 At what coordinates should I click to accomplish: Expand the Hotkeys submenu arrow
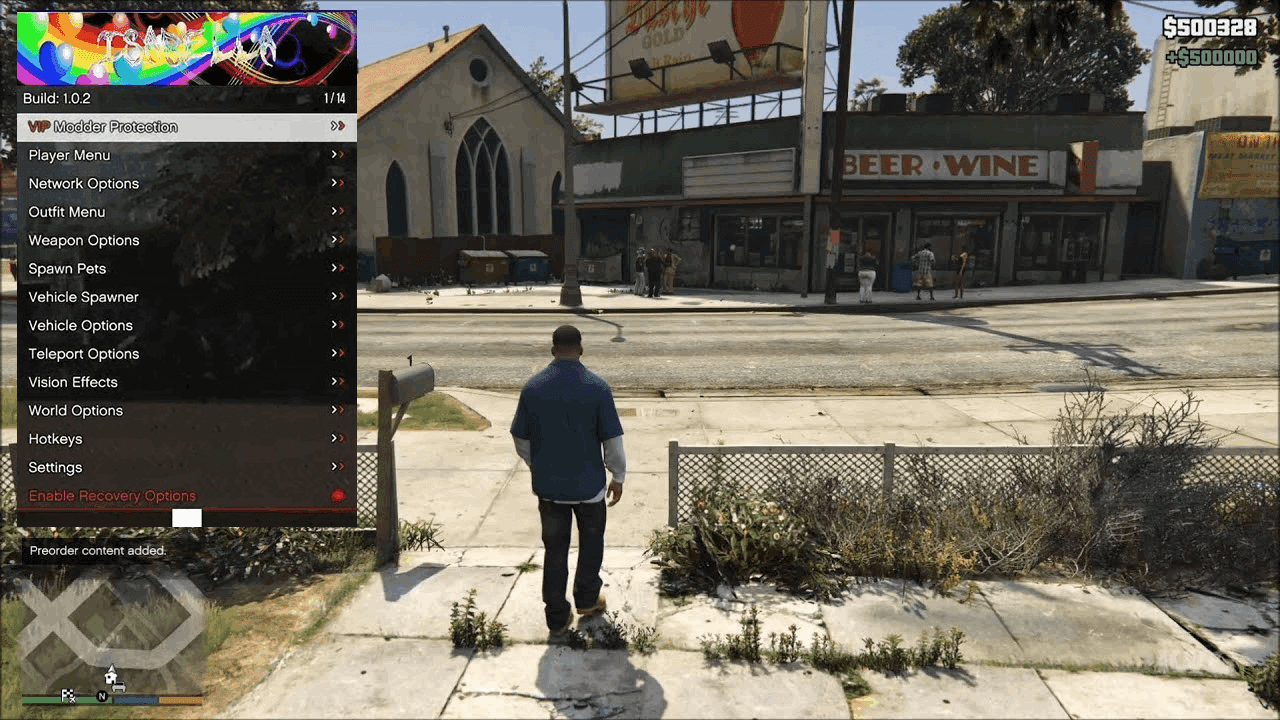337,438
